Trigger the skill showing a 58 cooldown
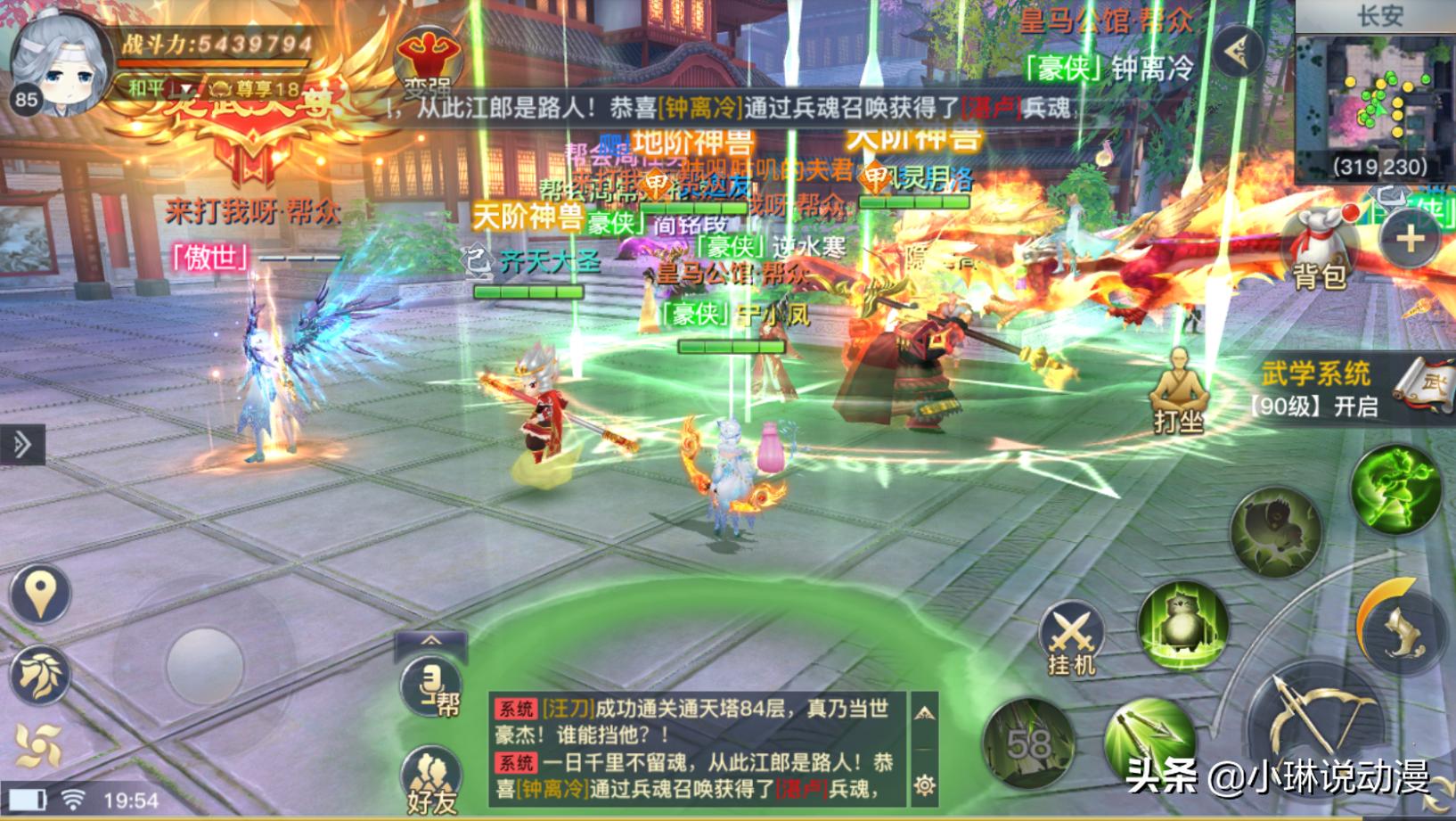The height and width of the screenshot is (821, 1456). tap(1028, 743)
